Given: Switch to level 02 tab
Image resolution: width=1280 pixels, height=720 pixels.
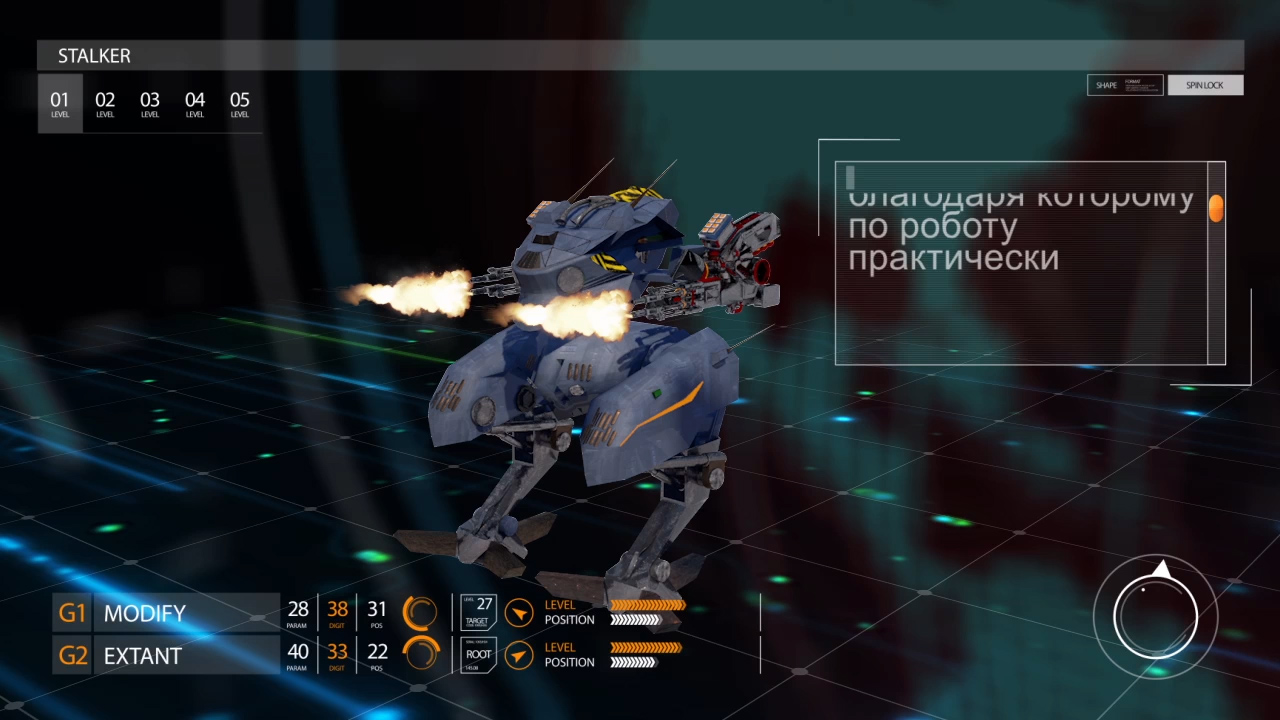Looking at the screenshot, I should (x=105, y=103).
